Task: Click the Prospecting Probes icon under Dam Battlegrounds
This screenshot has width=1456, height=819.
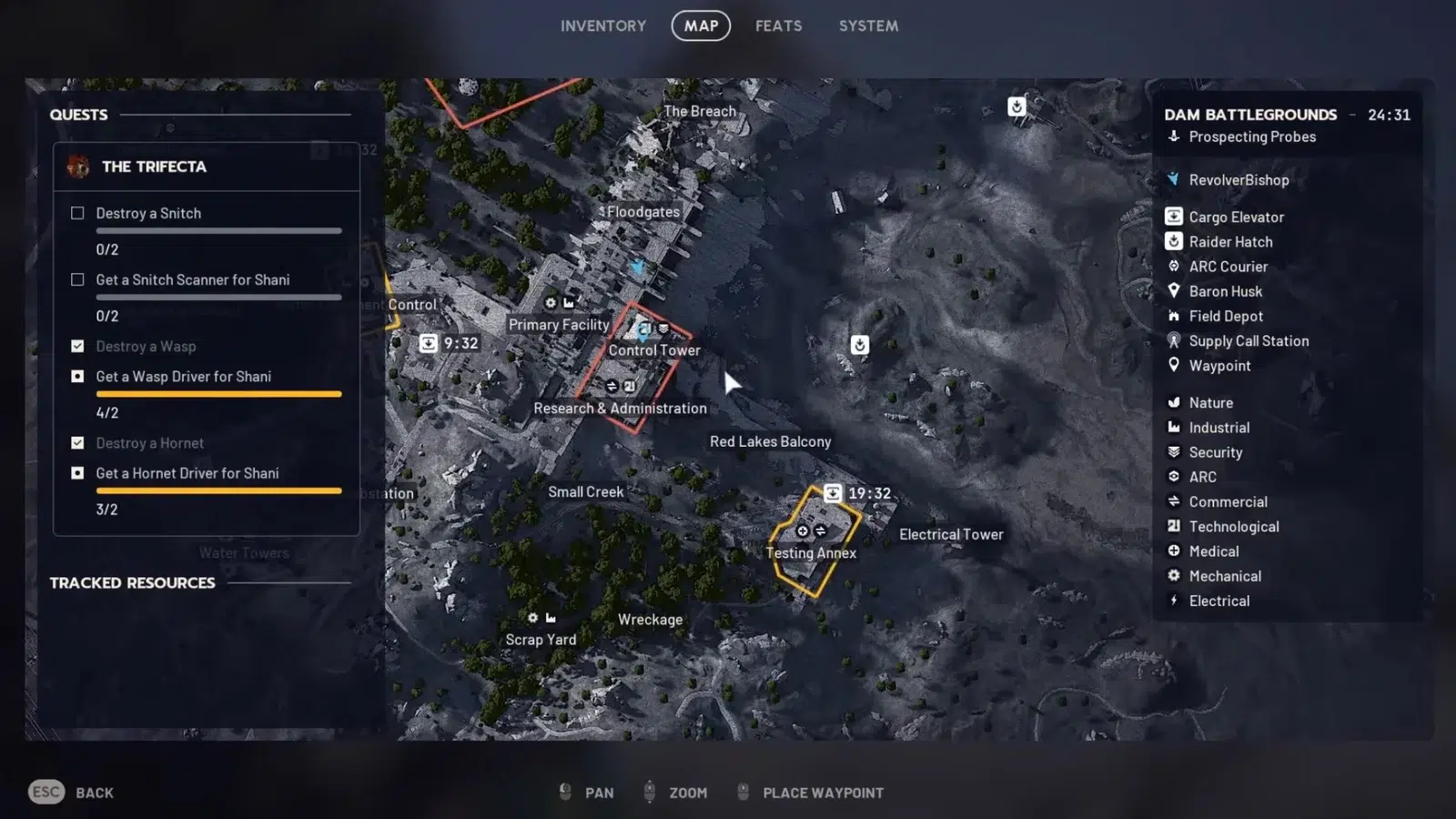Action: pyautogui.click(x=1173, y=136)
